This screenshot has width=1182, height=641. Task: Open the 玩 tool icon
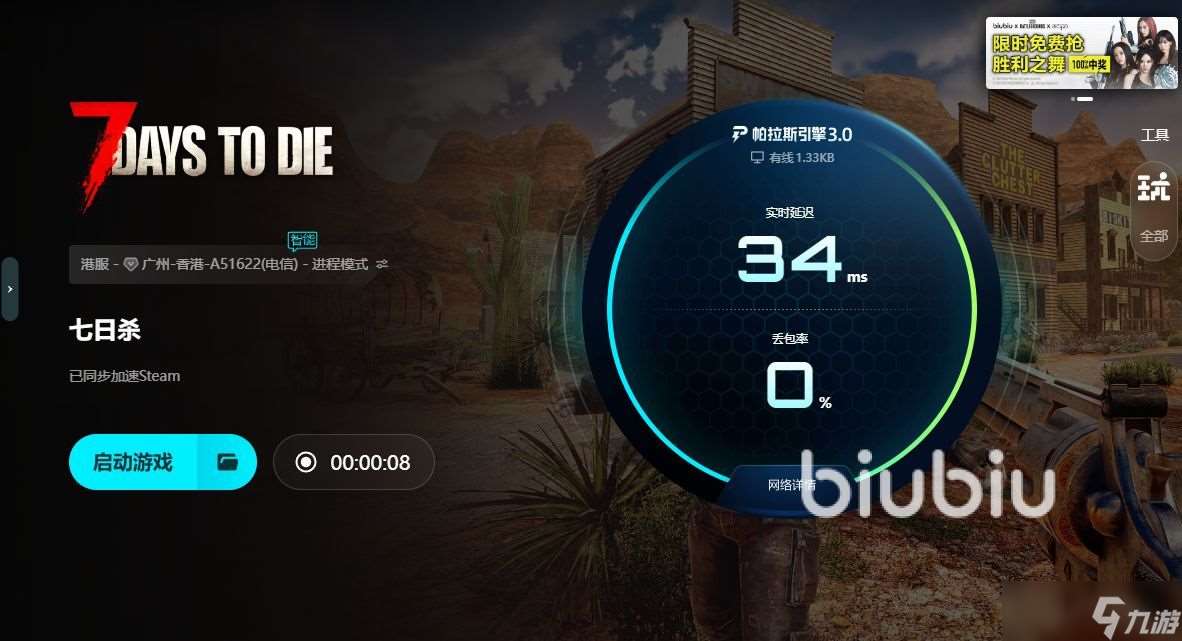pyautogui.click(x=1154, y=186)
